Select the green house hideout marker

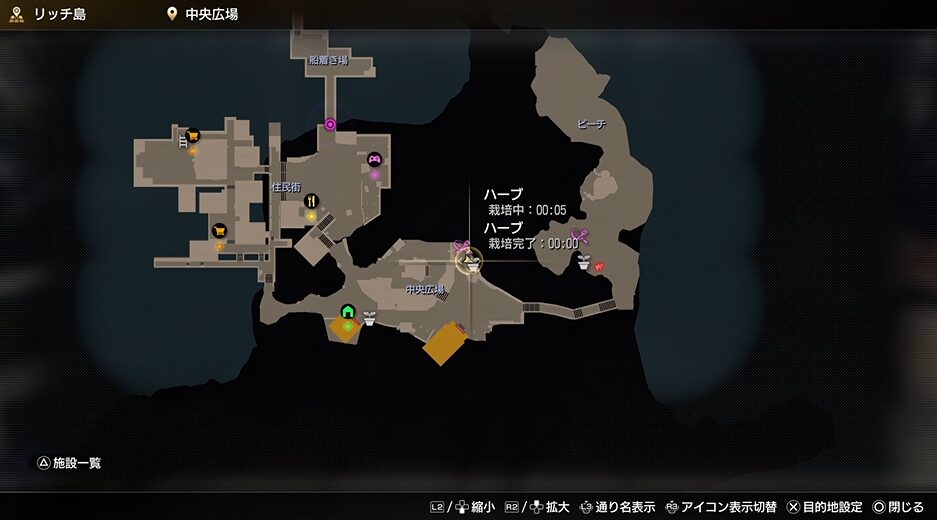(x=347, y=312)
